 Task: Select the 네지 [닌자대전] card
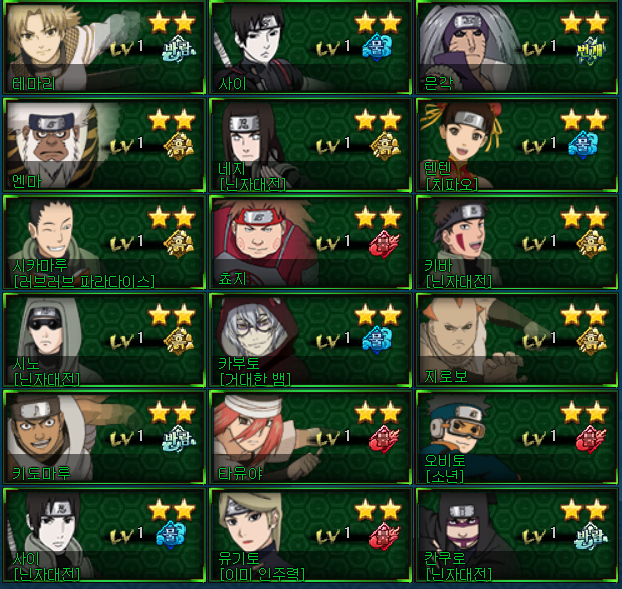click(x=310, y=144)
